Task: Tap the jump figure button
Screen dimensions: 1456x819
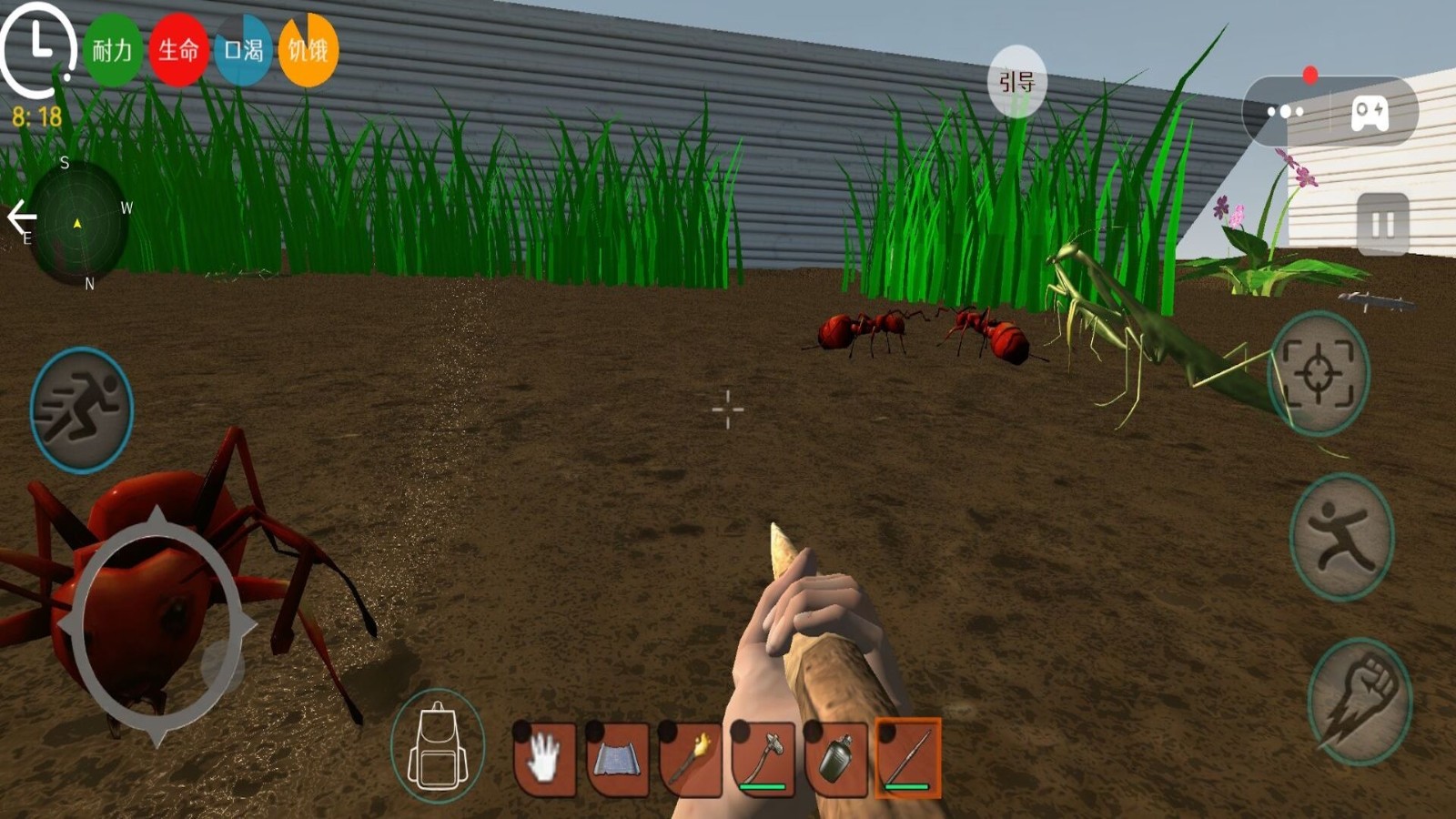Action: (x=1341, y=537)
